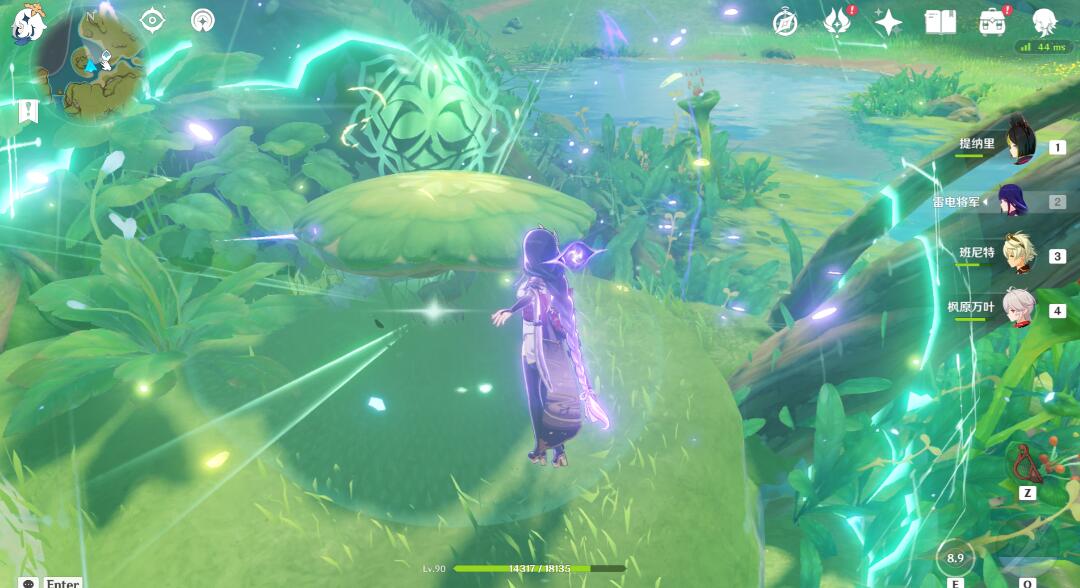The height and width of the screenshot is (588, 1080).
Task: Open the chat bubble icon
Action: click(x=28, y=583)
